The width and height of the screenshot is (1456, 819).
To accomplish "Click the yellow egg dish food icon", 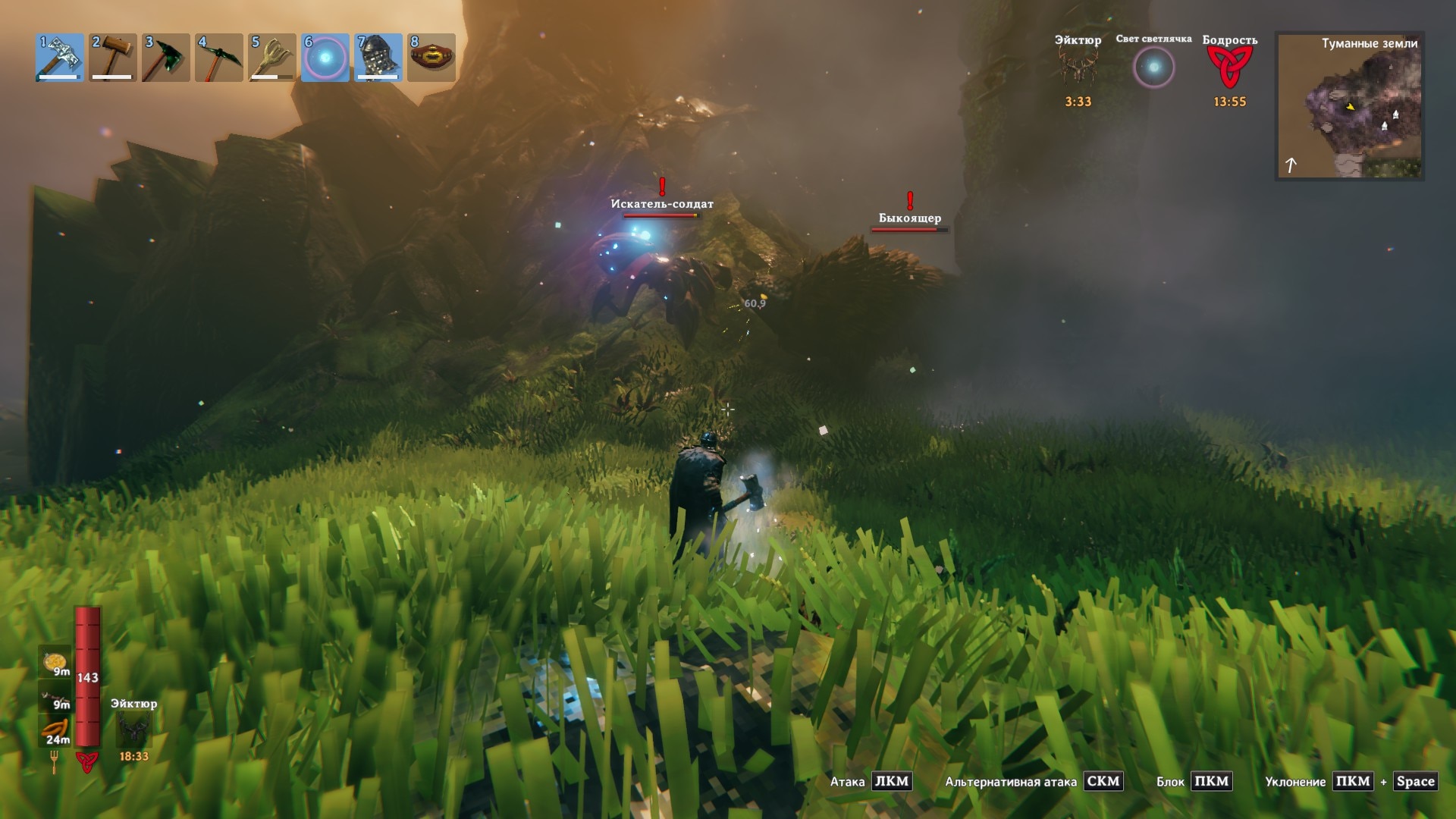I will (55, 662).
